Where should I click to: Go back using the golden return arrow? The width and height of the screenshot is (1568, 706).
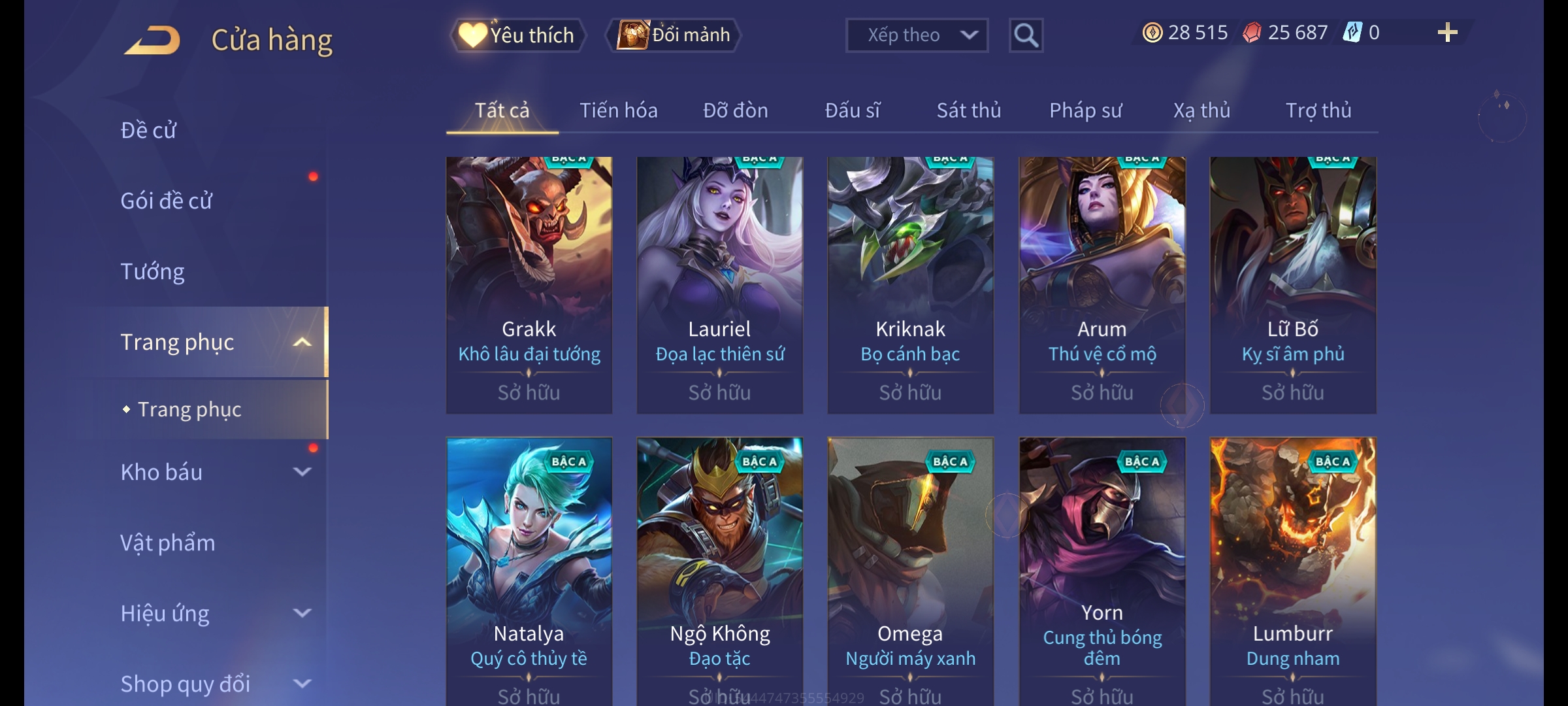click(x=153, y=41)
